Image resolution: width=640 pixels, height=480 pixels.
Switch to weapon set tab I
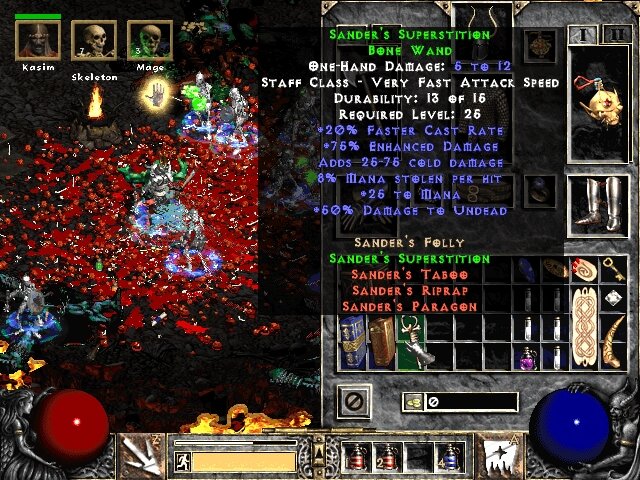pyautogui.click(x=581, y=36)
